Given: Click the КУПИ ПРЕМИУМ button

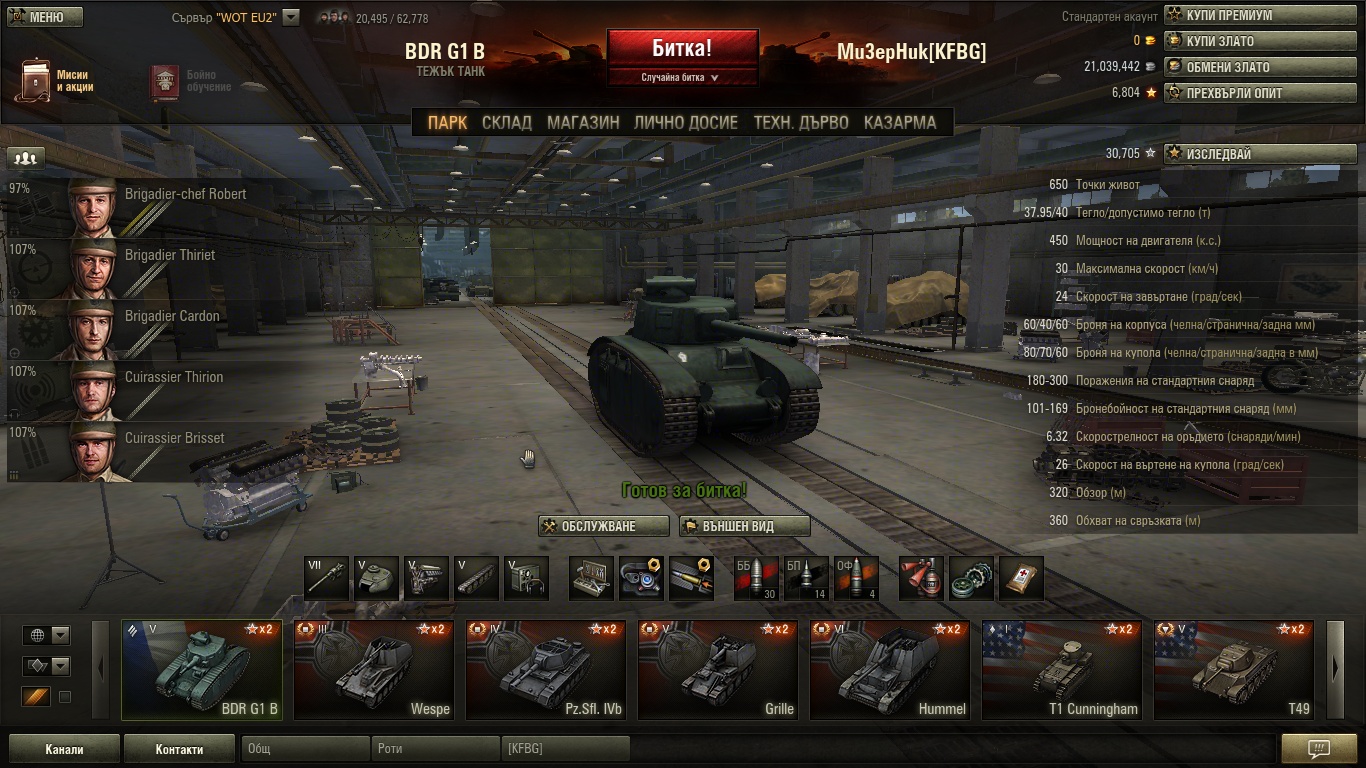Looking at the screenshot, I should pyautogui.click(x=1260, y=15).
